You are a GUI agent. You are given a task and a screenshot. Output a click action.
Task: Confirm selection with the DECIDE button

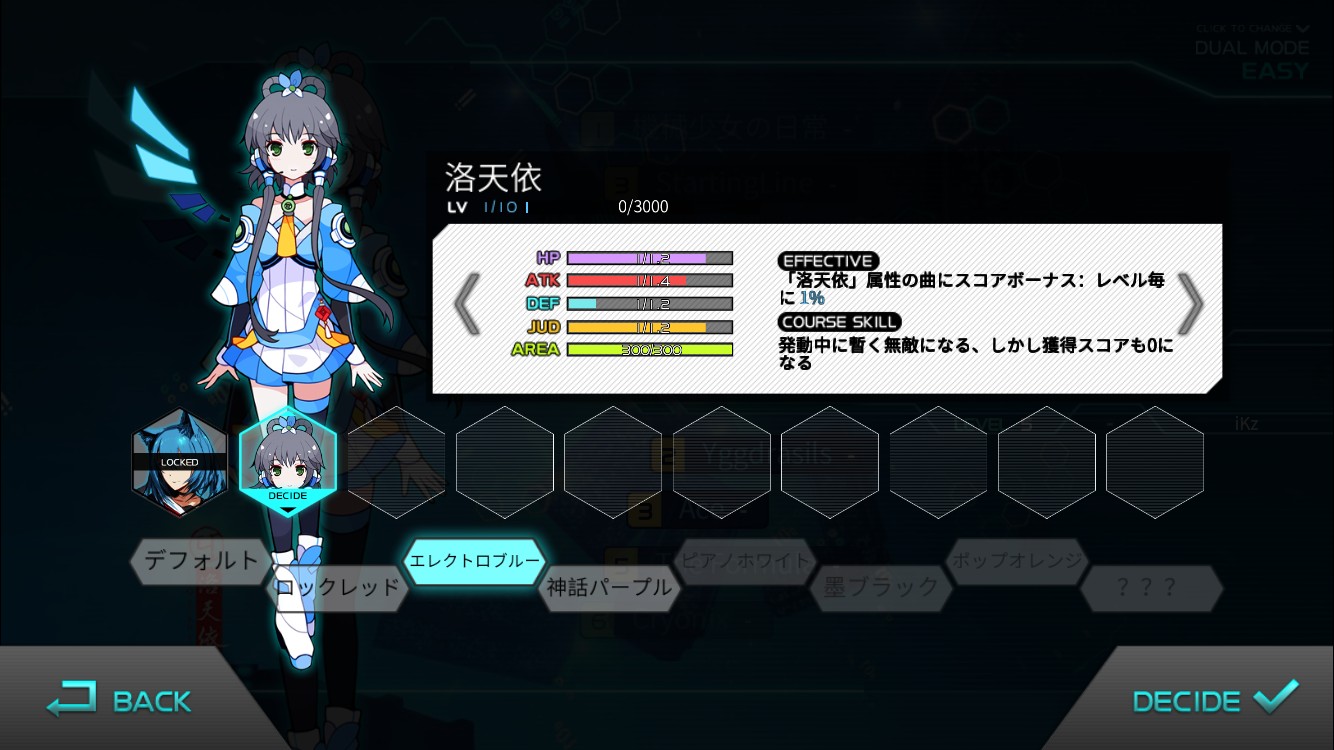pos(1213,700)
